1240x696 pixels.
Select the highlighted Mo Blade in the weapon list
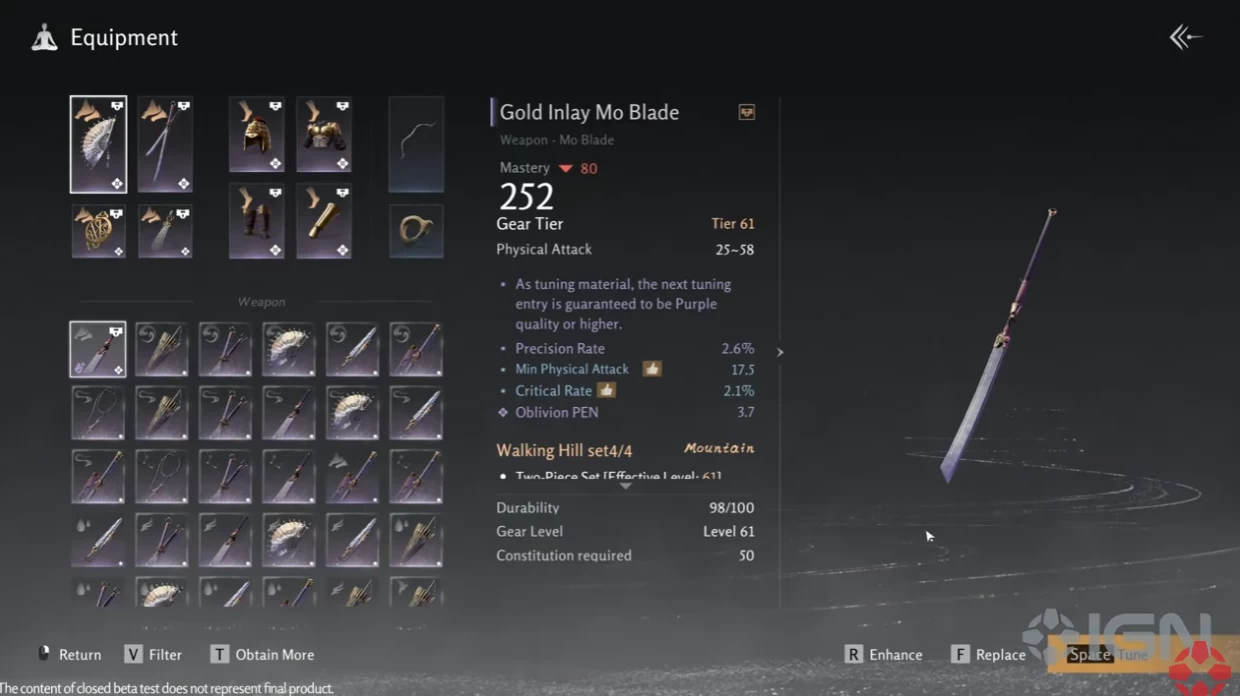[x=98, y=349]
